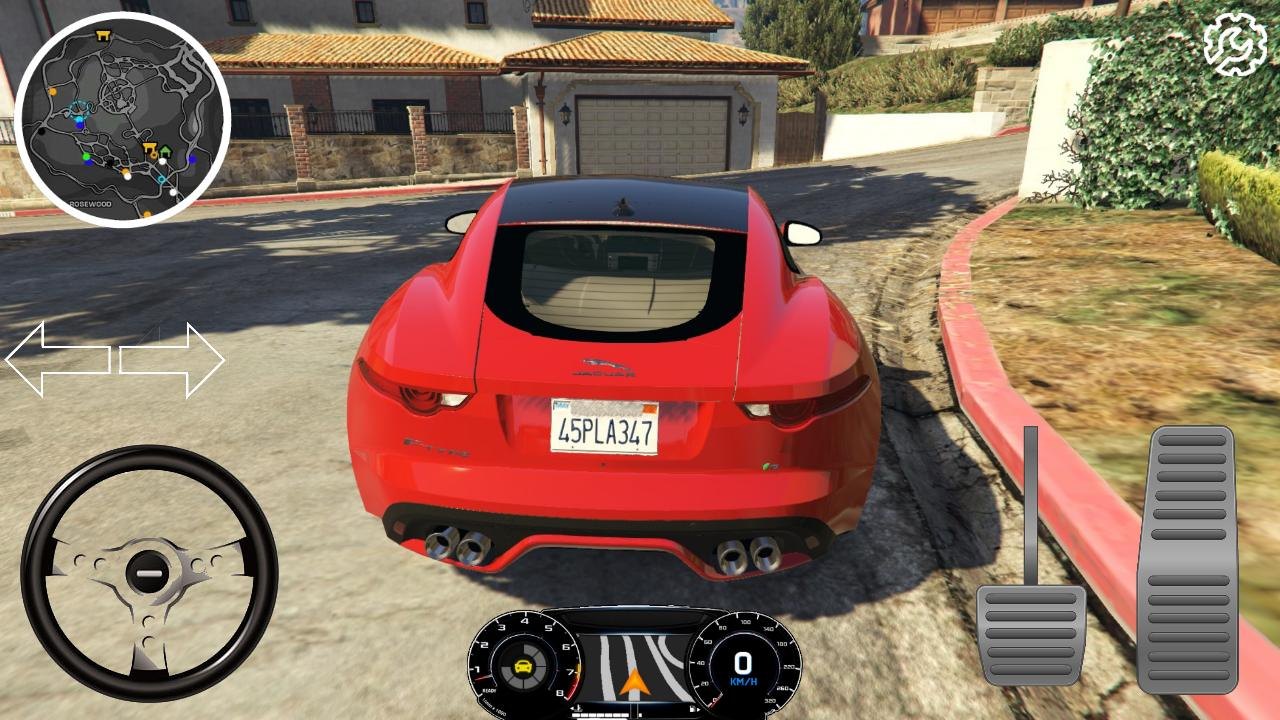Image resolution: width=1280 pixels, height=720 pixels.
Task: Tap the circular minimap
Action: [122, 119]
